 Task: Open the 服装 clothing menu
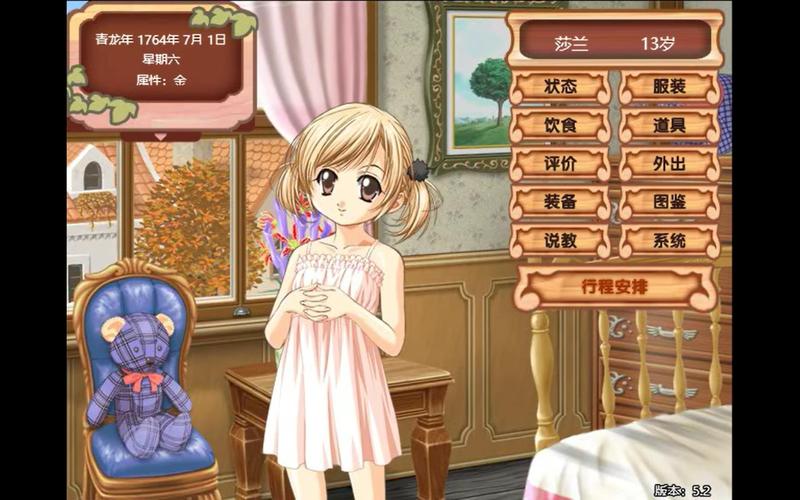[x=669, y=87]
